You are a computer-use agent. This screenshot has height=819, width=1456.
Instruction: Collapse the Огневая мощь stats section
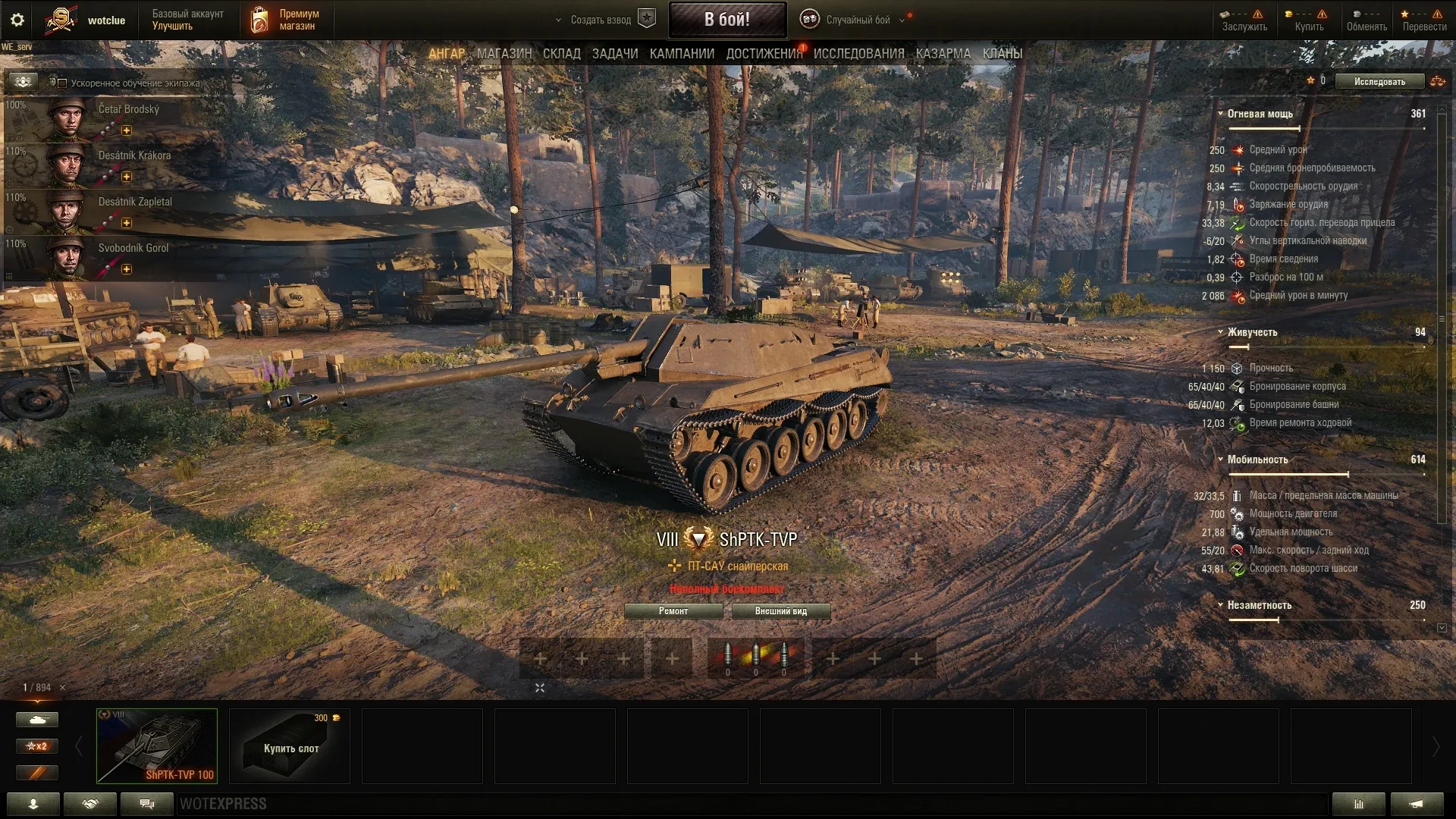pyautogui.click(x=1220, y=114)
